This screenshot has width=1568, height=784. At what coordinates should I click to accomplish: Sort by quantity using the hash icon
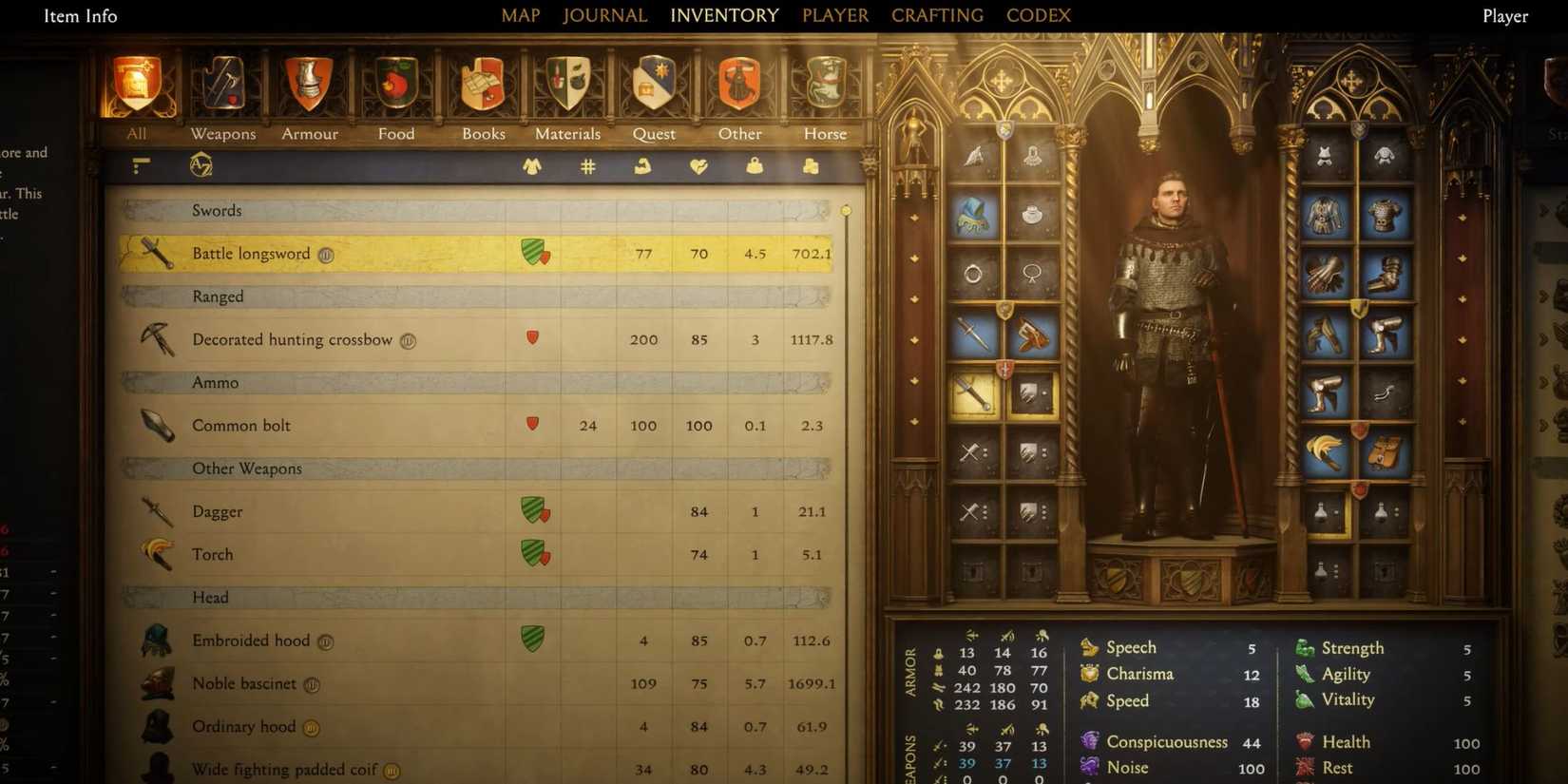(588, 165)
